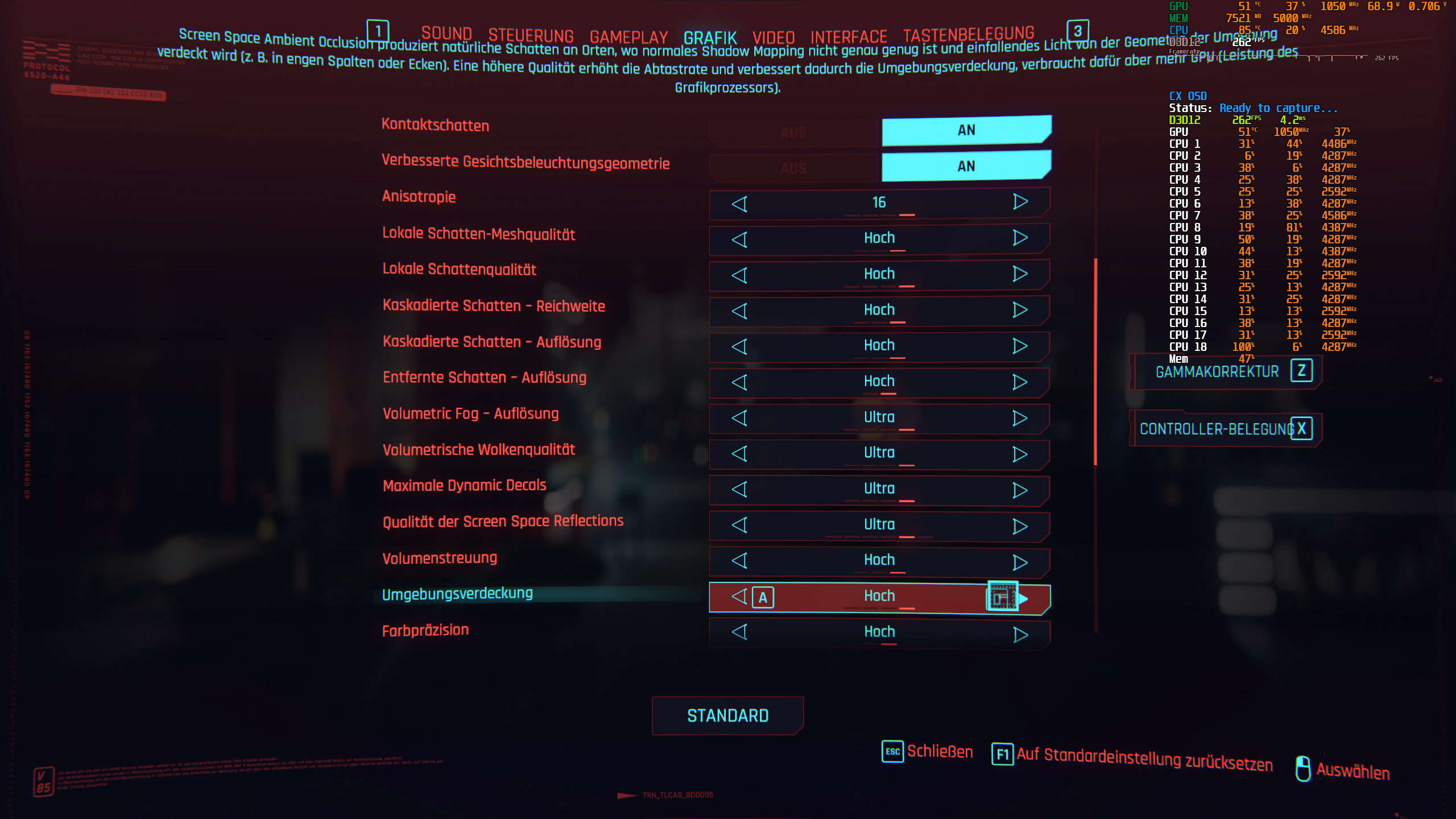Screen dimensions: 1456x819
Task: Click the Z key icon next to Gammakorrektur
Action: tap(1302, 371)
